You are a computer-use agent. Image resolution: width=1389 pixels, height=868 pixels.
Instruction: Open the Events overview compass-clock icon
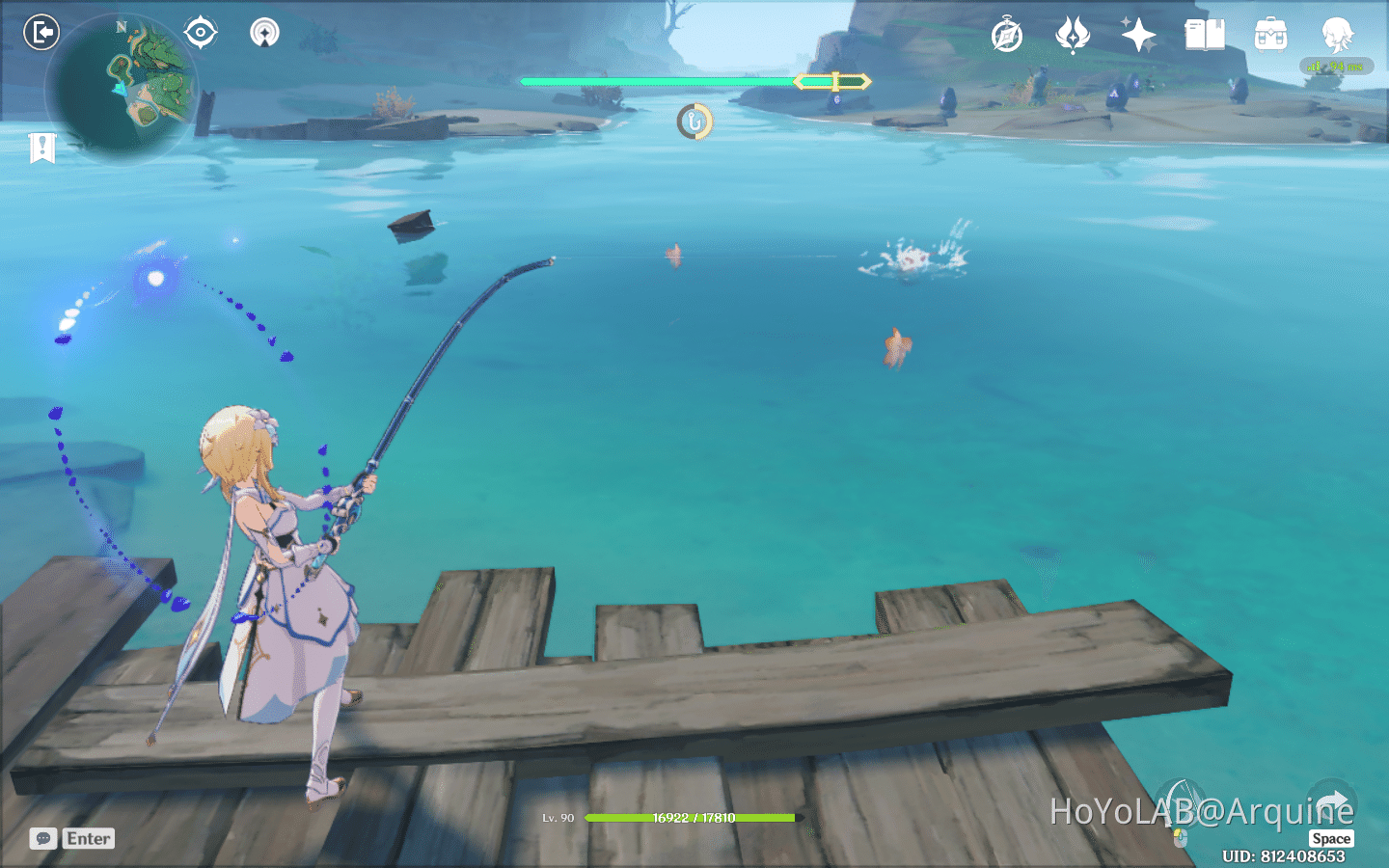click(x=1006, y=37)
